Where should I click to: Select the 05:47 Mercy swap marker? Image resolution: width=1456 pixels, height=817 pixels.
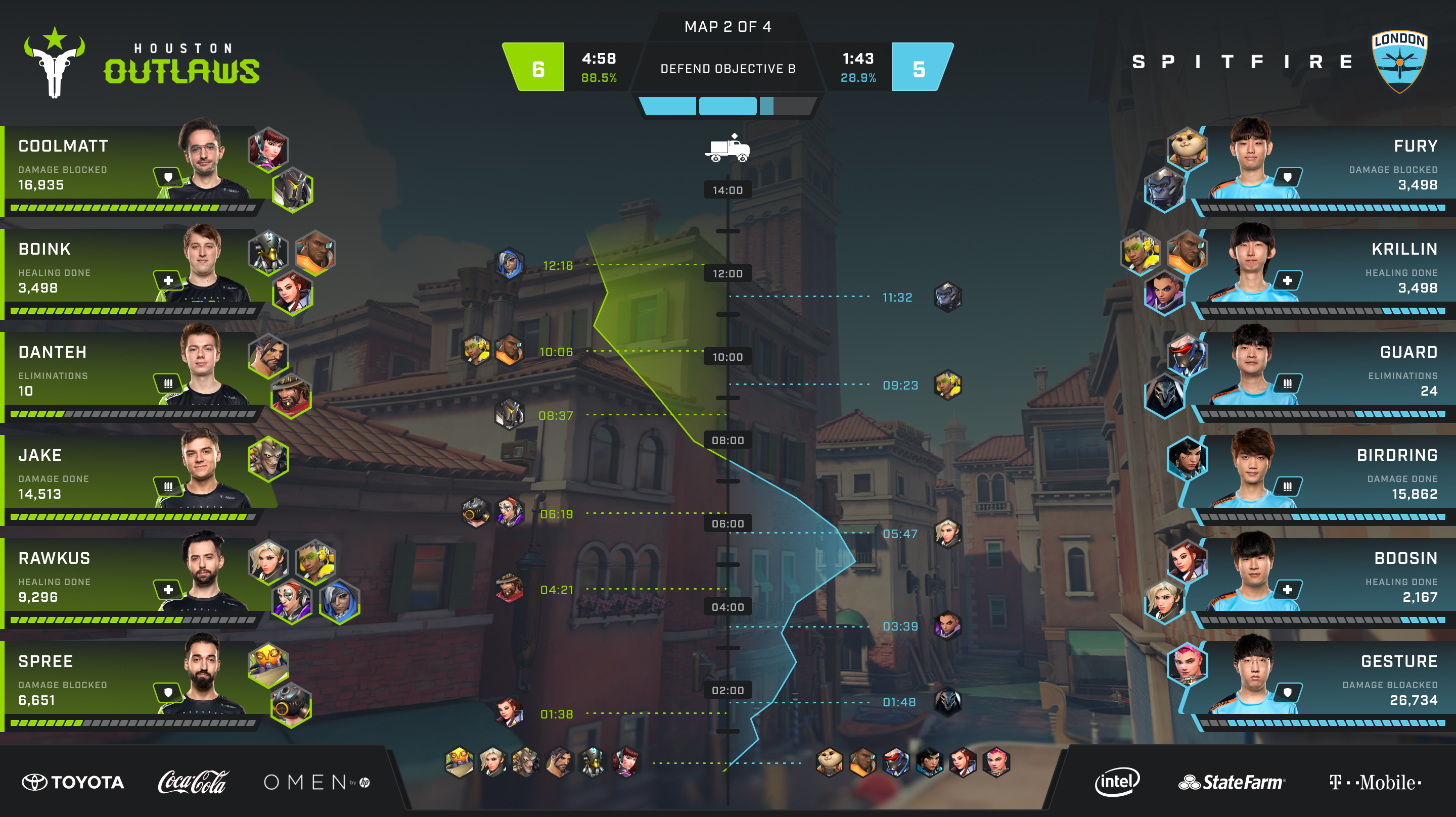(947, 534)
